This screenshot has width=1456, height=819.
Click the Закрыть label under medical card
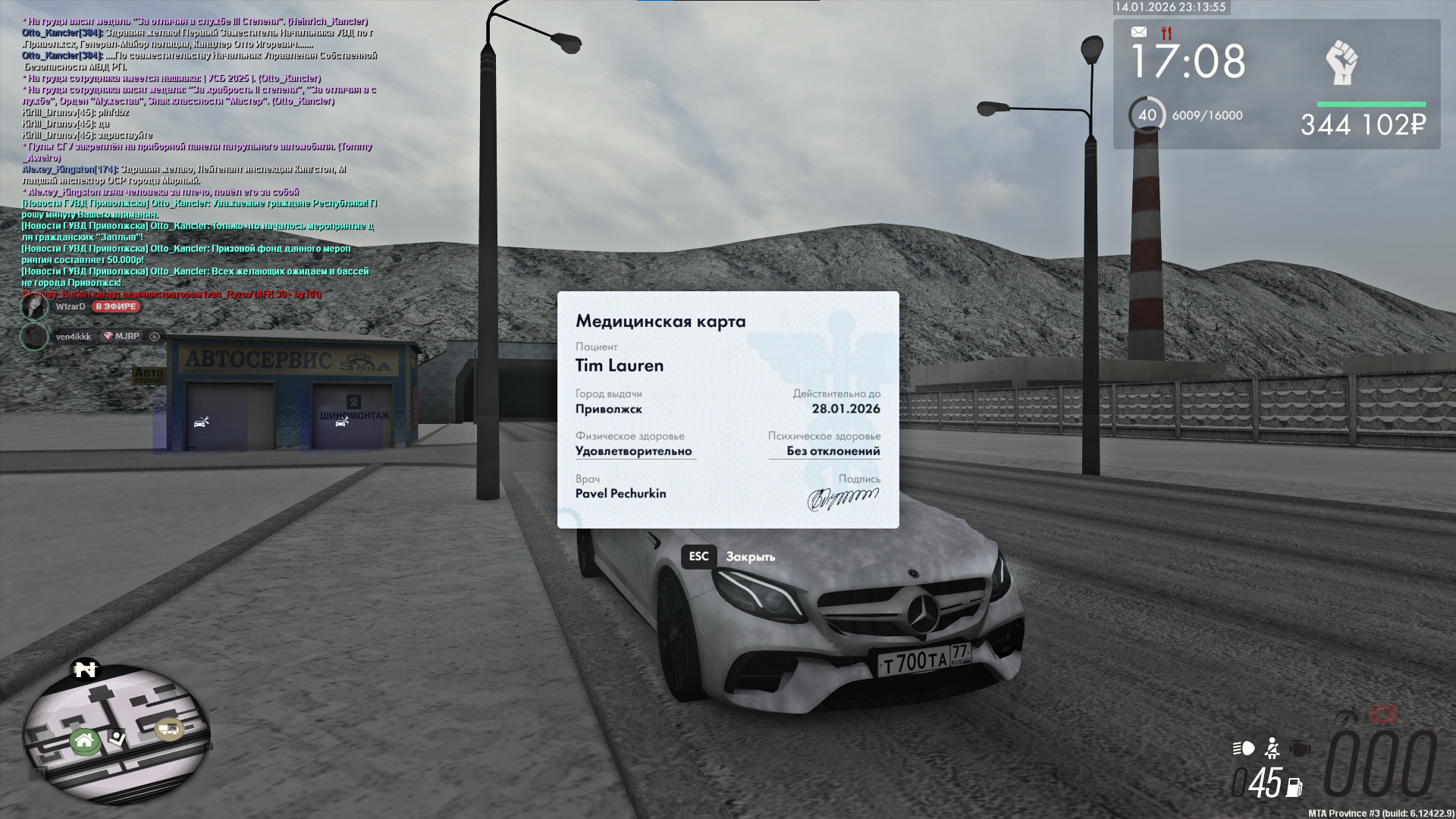click(x=750, y=557)
